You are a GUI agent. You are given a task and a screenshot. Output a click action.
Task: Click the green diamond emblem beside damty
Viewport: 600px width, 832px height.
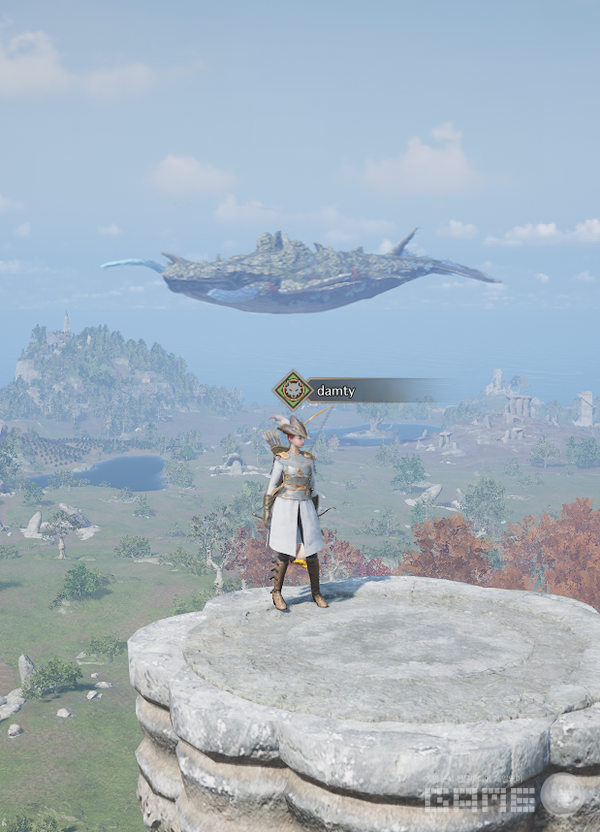pyautogui.click(x=293, y=390)
